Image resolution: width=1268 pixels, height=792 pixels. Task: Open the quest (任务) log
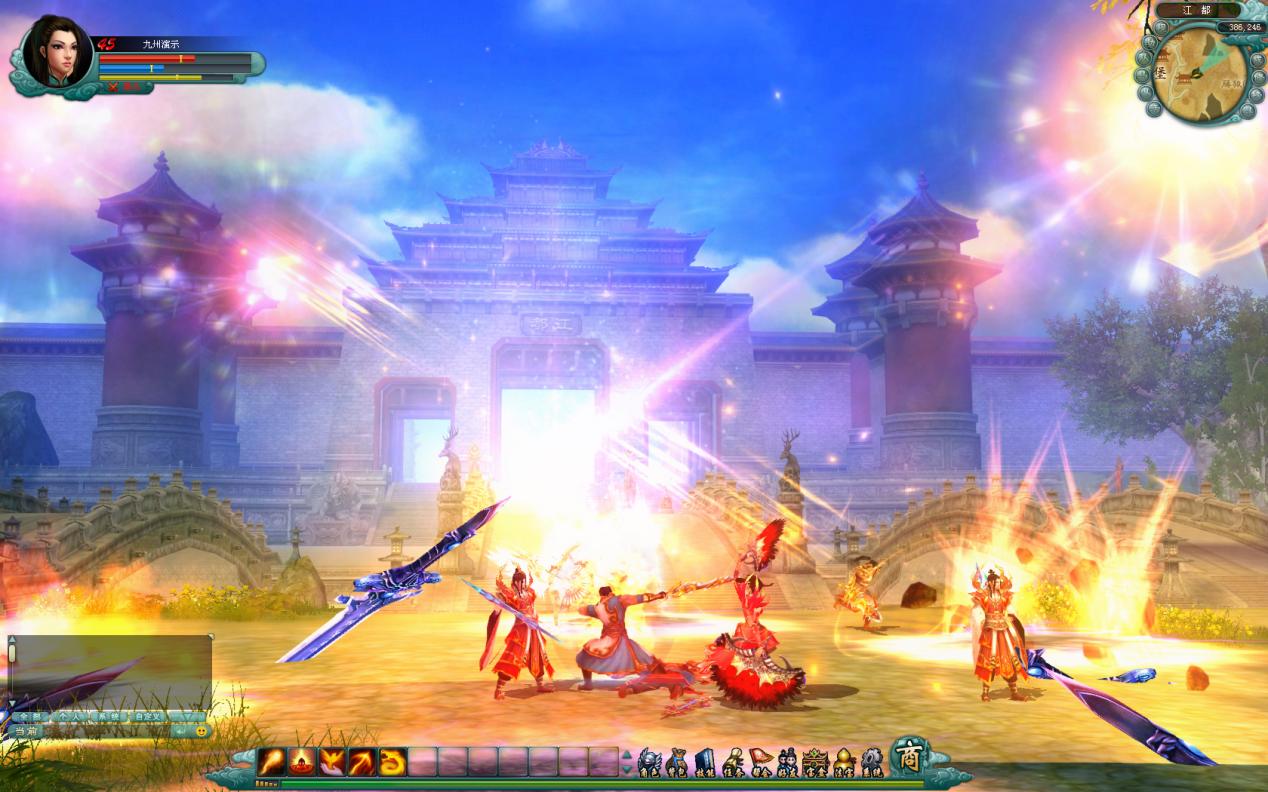[733, 763]
